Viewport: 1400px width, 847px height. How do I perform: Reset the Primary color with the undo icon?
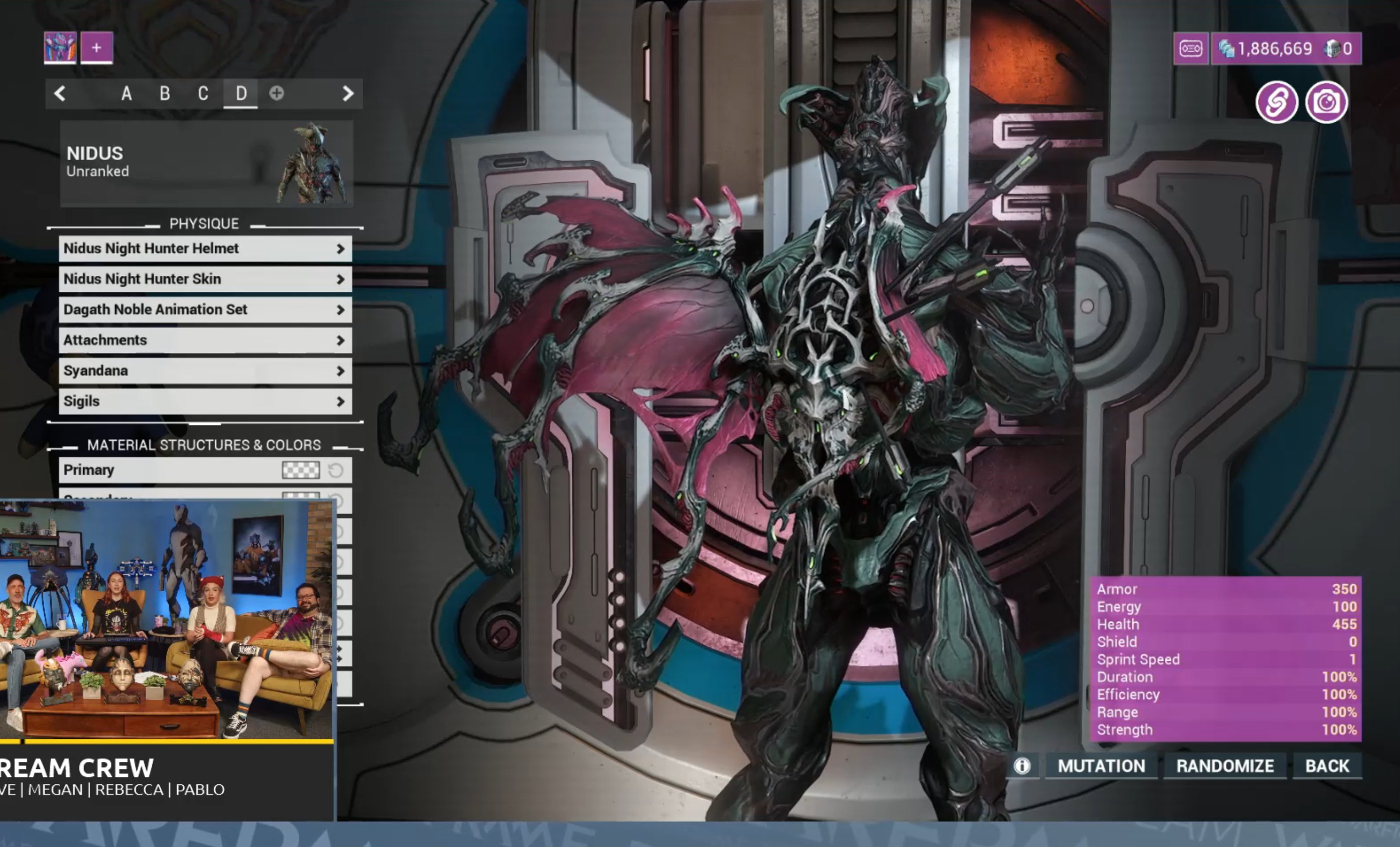(336, 471)
